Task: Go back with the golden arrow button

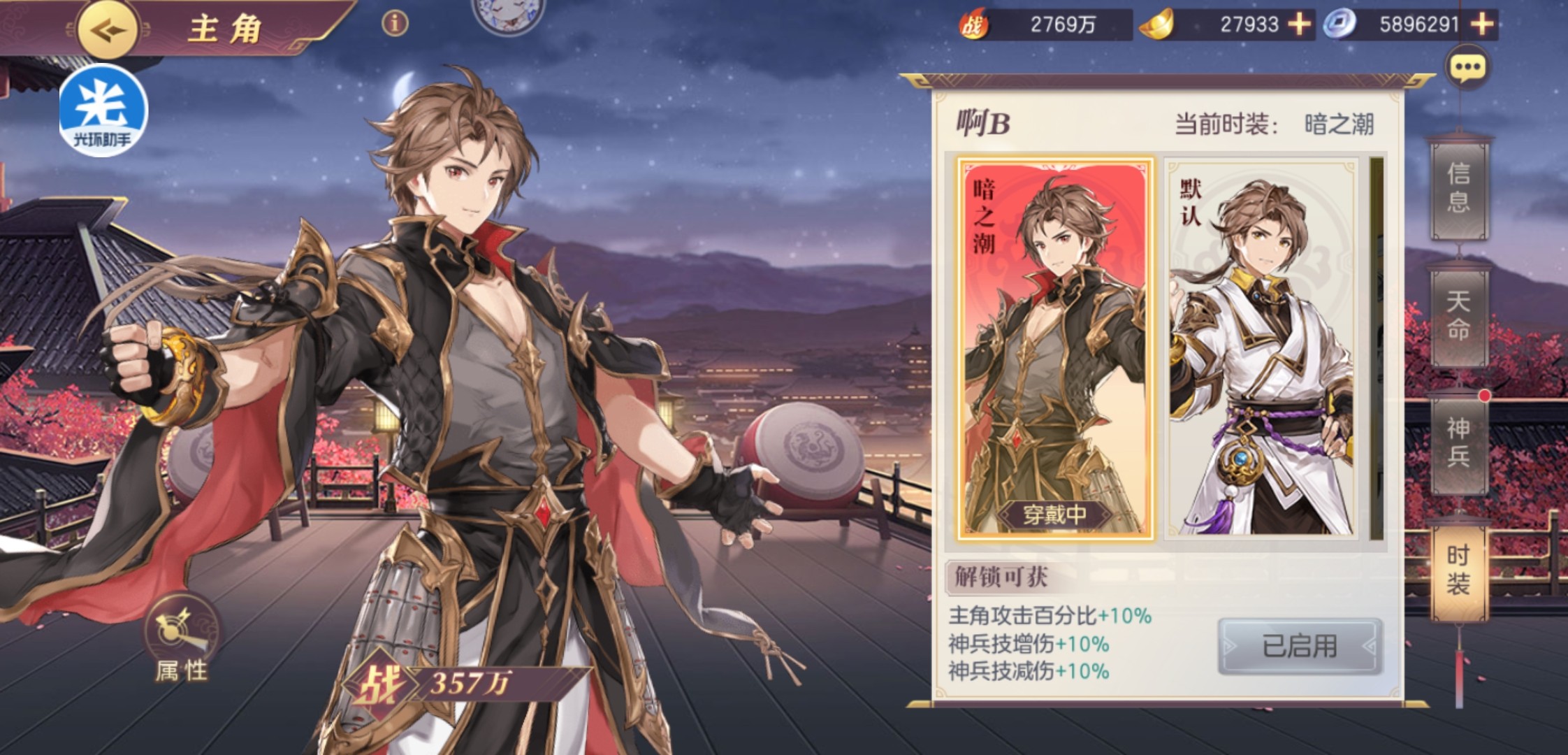Action: point(107,30)
